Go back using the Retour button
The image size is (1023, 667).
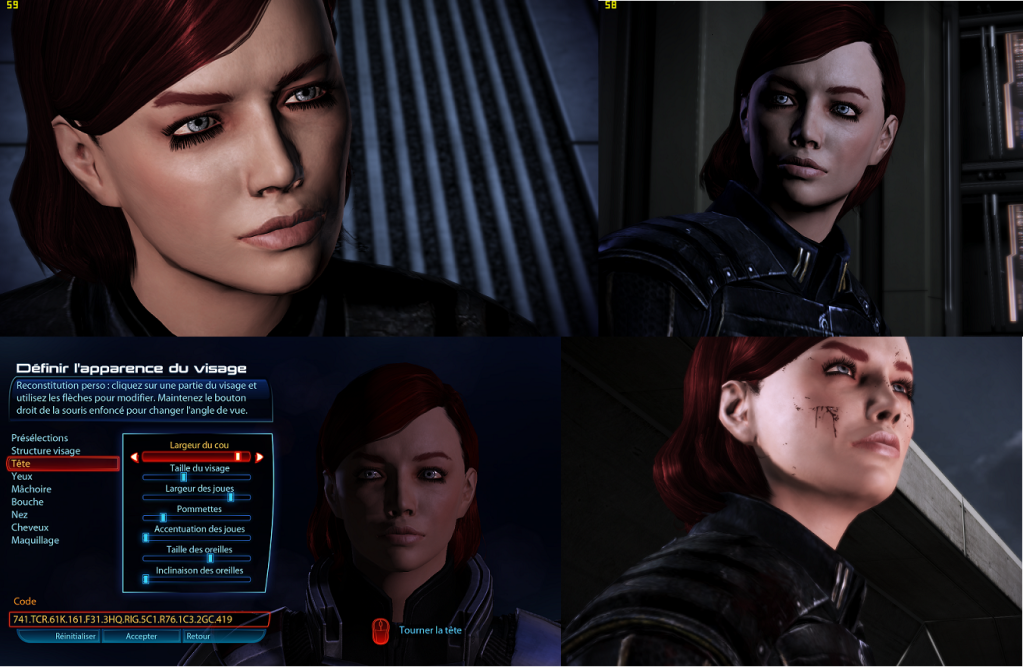pos(198,636)
